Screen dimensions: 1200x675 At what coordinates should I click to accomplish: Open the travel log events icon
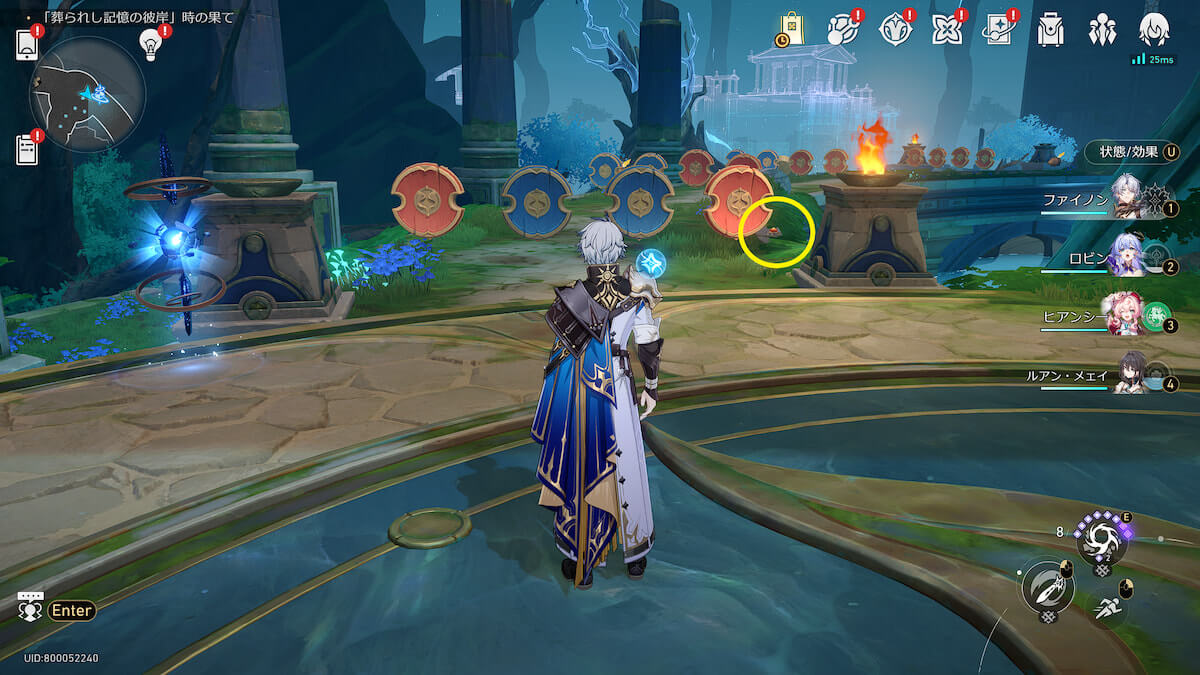pos(843,30)
